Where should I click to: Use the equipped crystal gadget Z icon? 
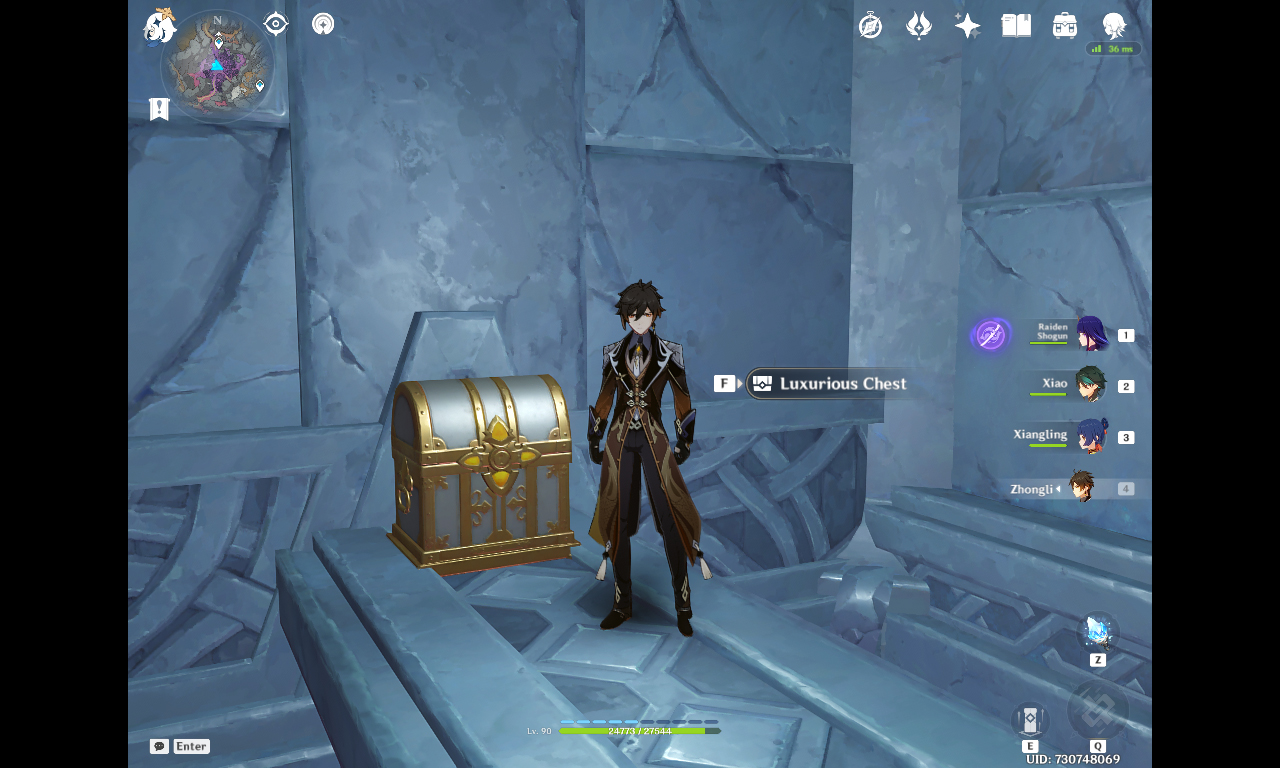click(1097, 630)
